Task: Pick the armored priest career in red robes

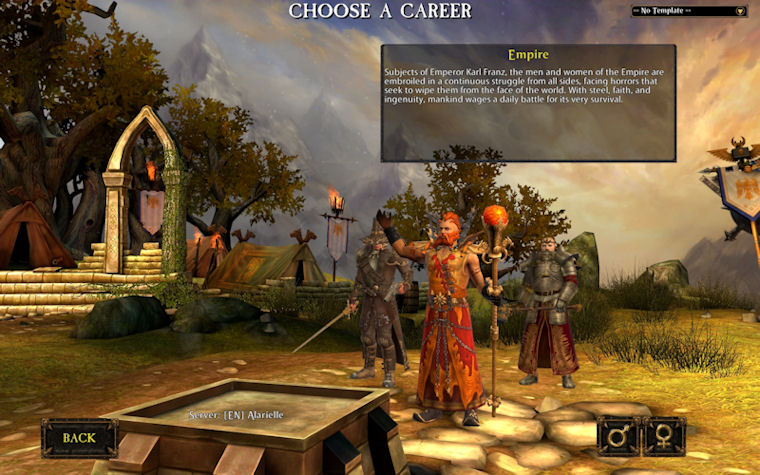Action: (547, 310)
